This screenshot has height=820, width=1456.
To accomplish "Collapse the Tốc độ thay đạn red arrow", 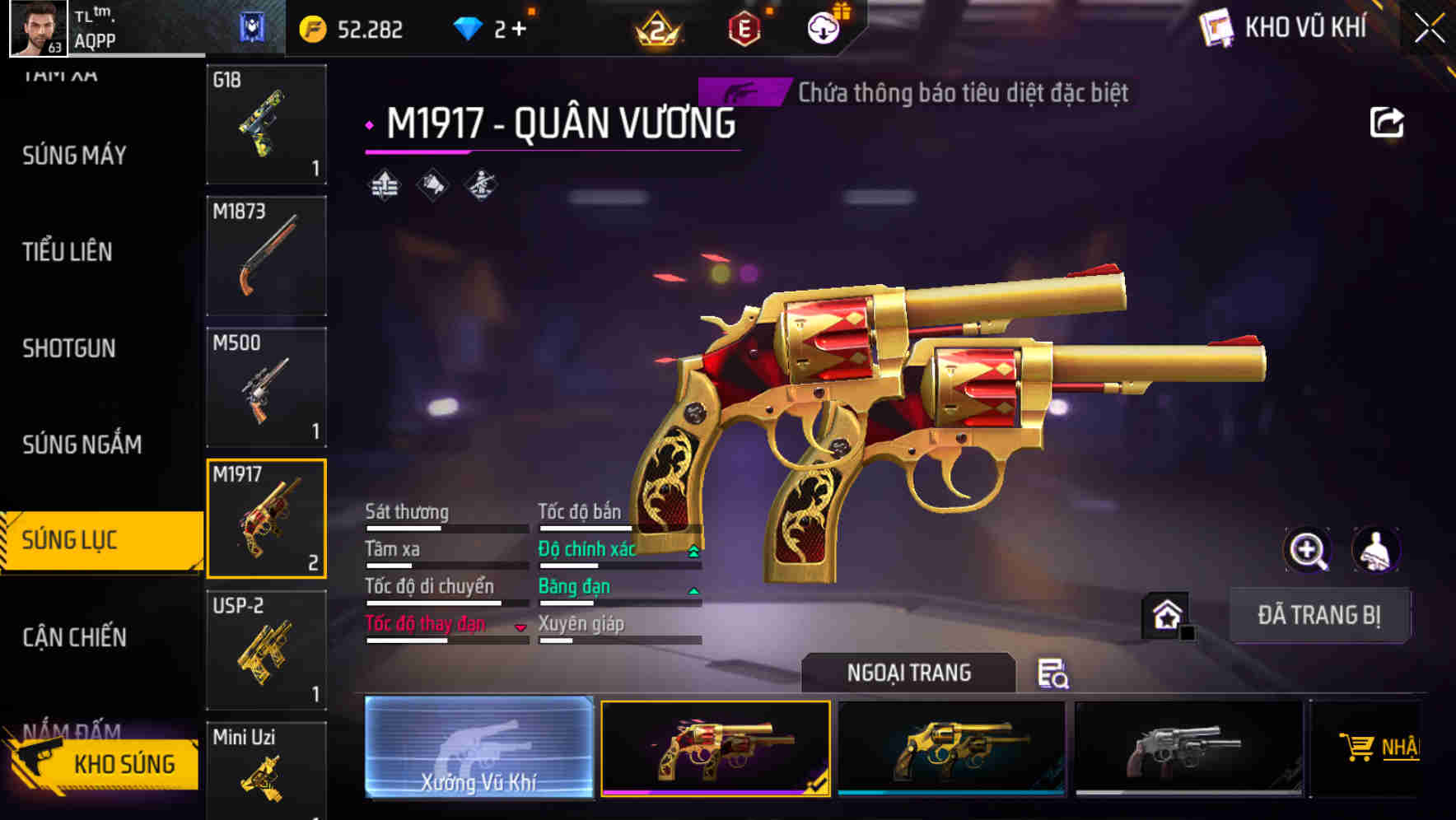I will (x=520, y=628).
